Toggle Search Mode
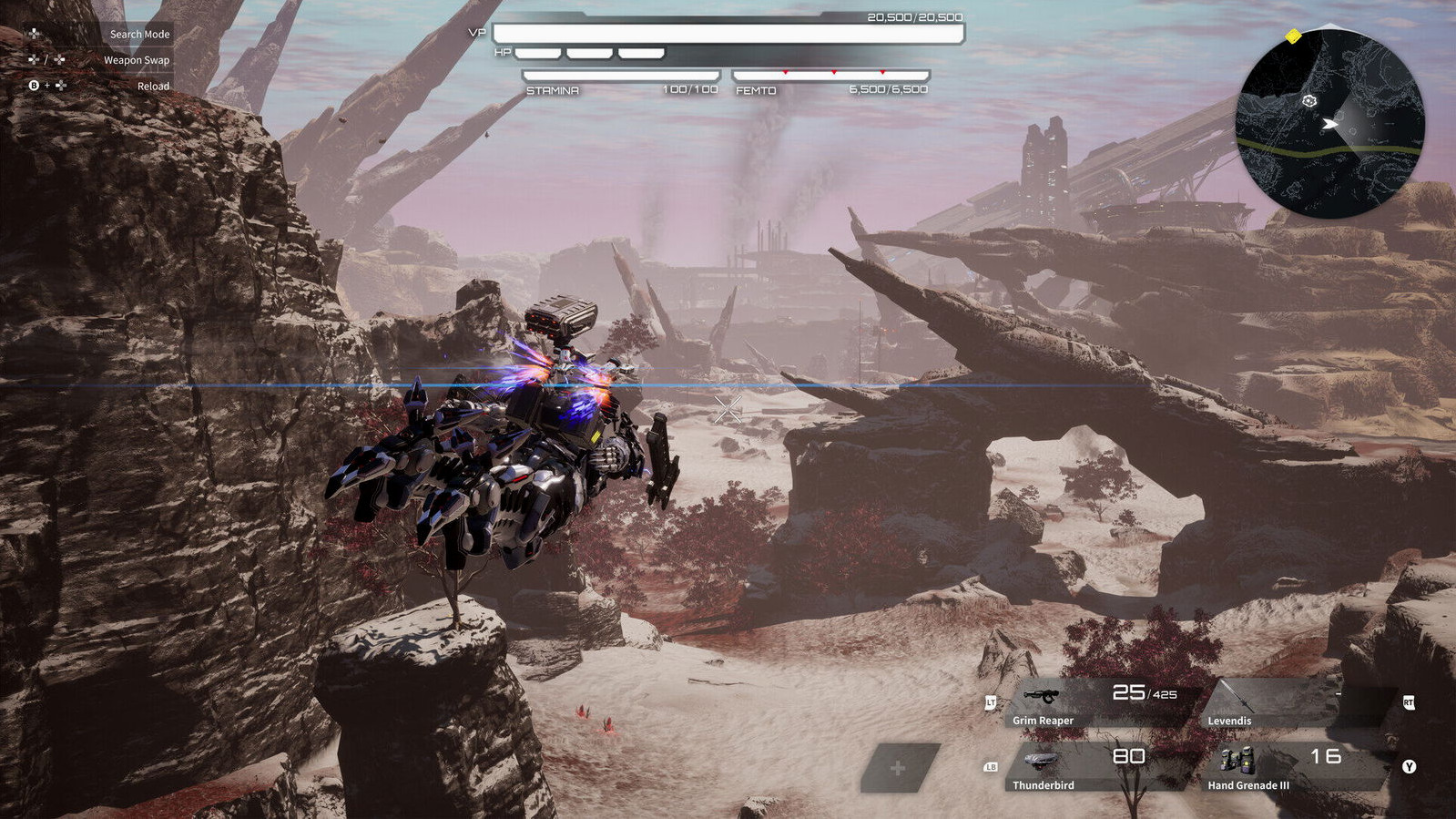Viewport: 1456px width, 819px height. [x=139, y=34]
